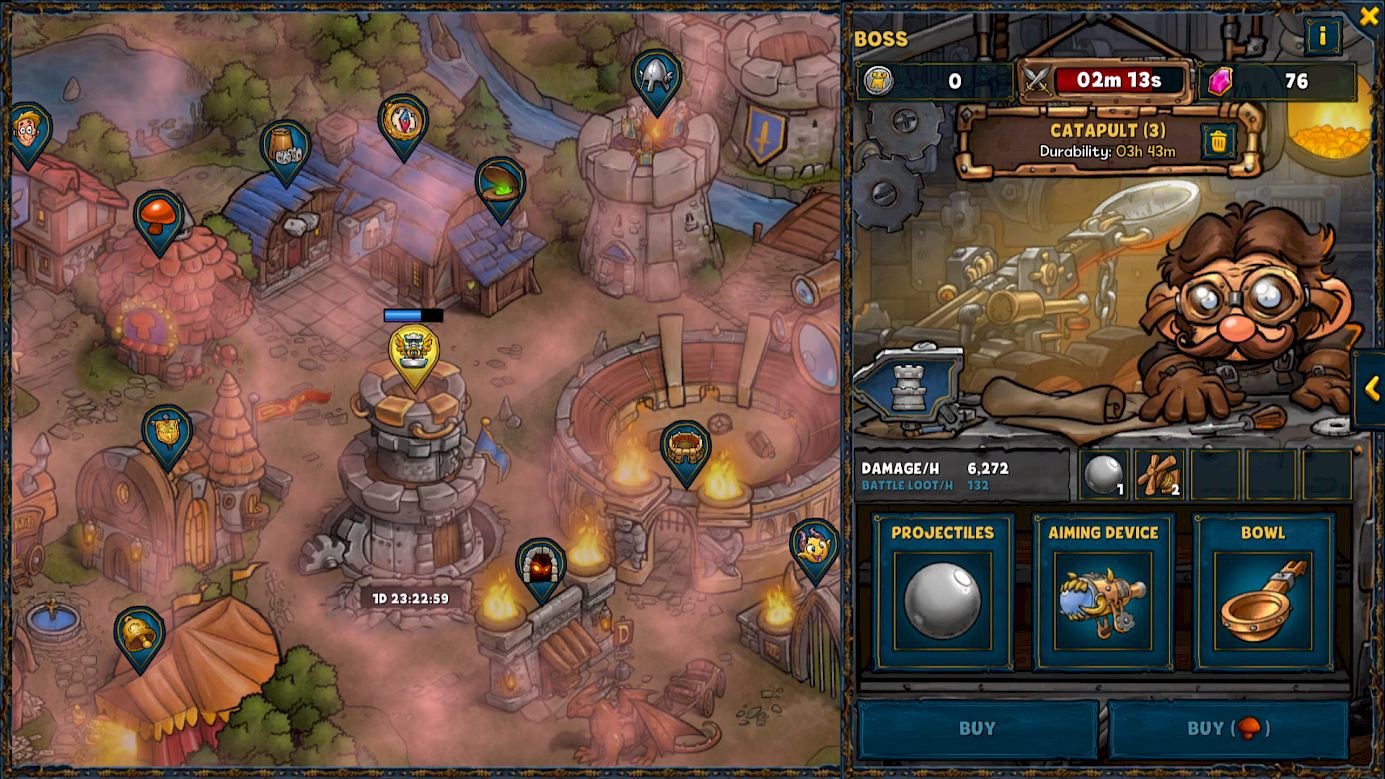
Task: Open the helmet marker on the tower
Action: pyautogui.click(x=656, y=76)
